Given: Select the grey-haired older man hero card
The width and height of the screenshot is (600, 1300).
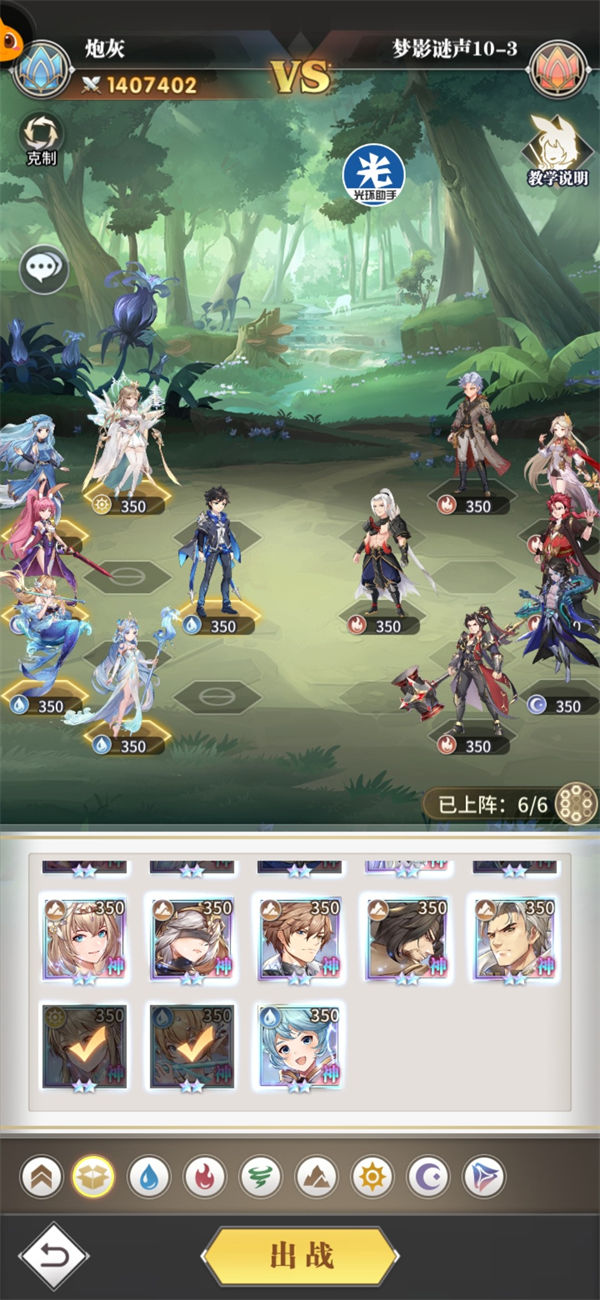Looking at the screenshot, I should (514, 940).
